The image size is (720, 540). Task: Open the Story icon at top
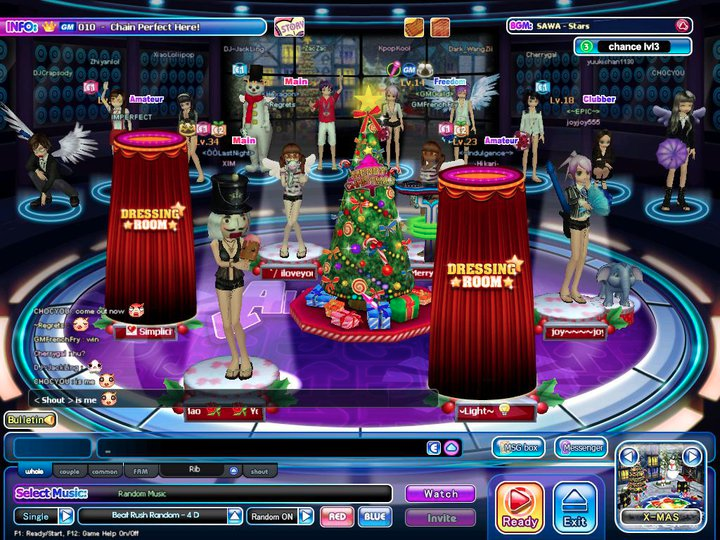[x=289, y=27]
